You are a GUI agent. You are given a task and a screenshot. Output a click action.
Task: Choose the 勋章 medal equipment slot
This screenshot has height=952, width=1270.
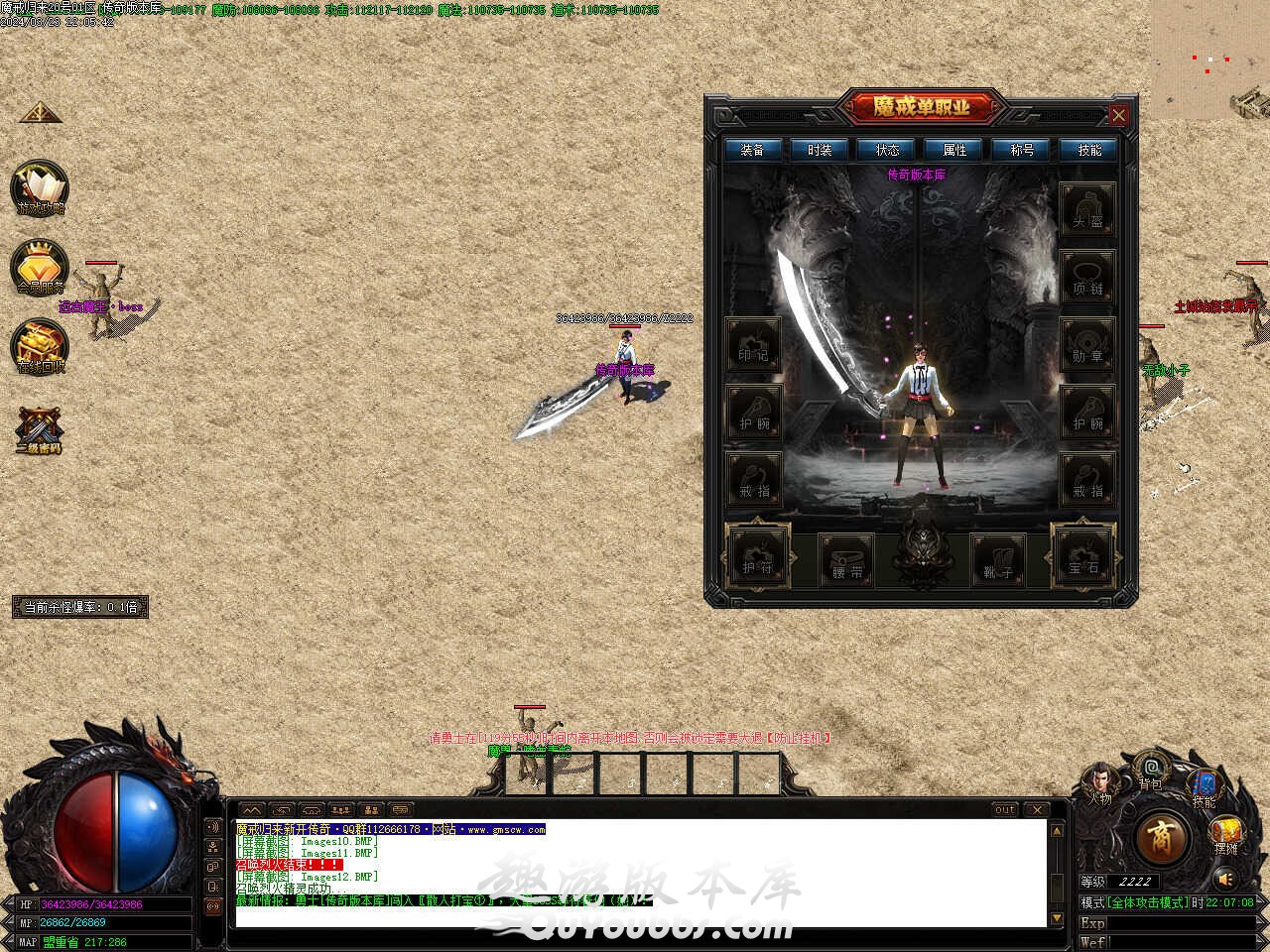click(x=1087, y=345)
